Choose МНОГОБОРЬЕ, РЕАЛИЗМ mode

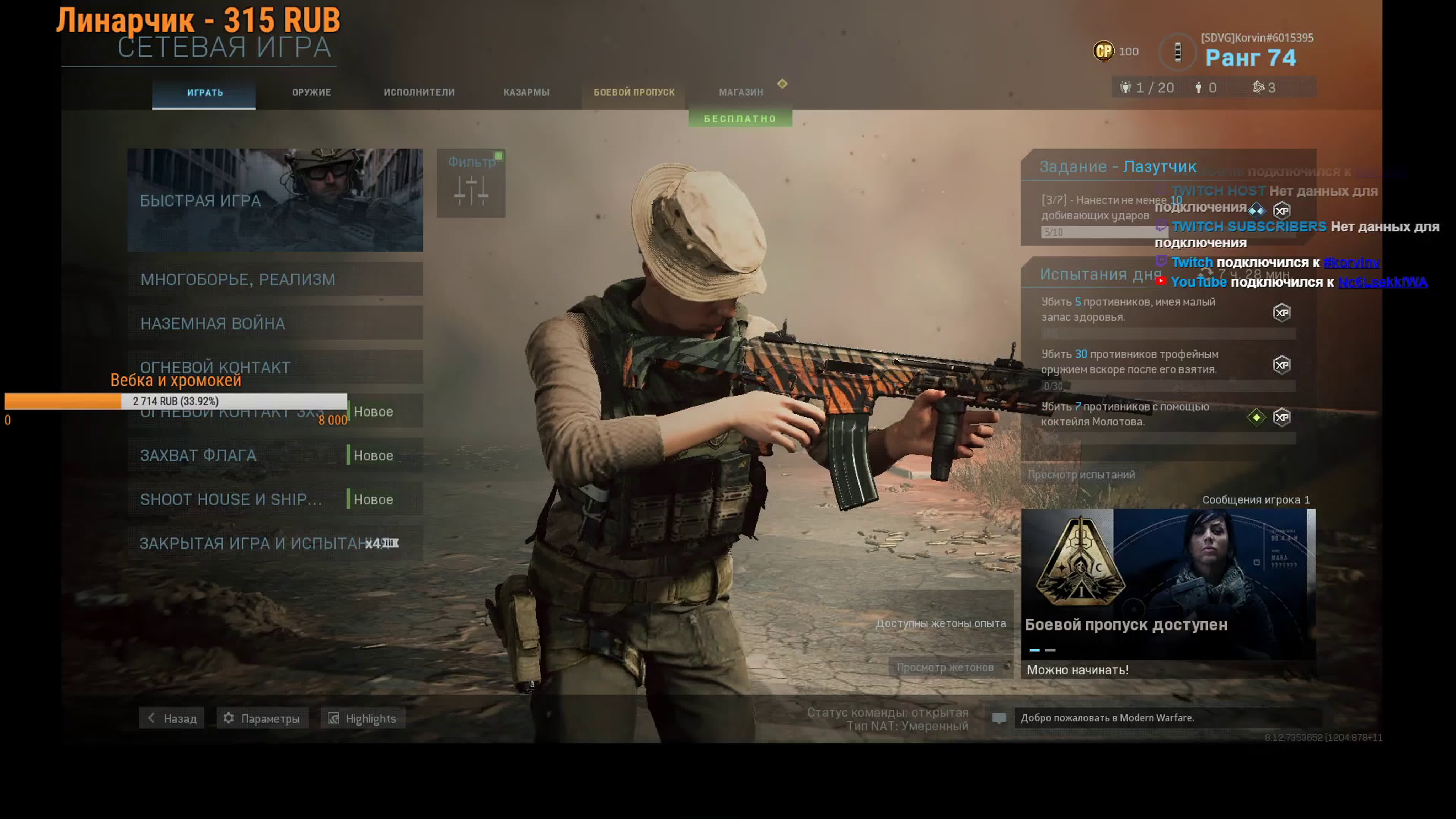coord(275,279)
